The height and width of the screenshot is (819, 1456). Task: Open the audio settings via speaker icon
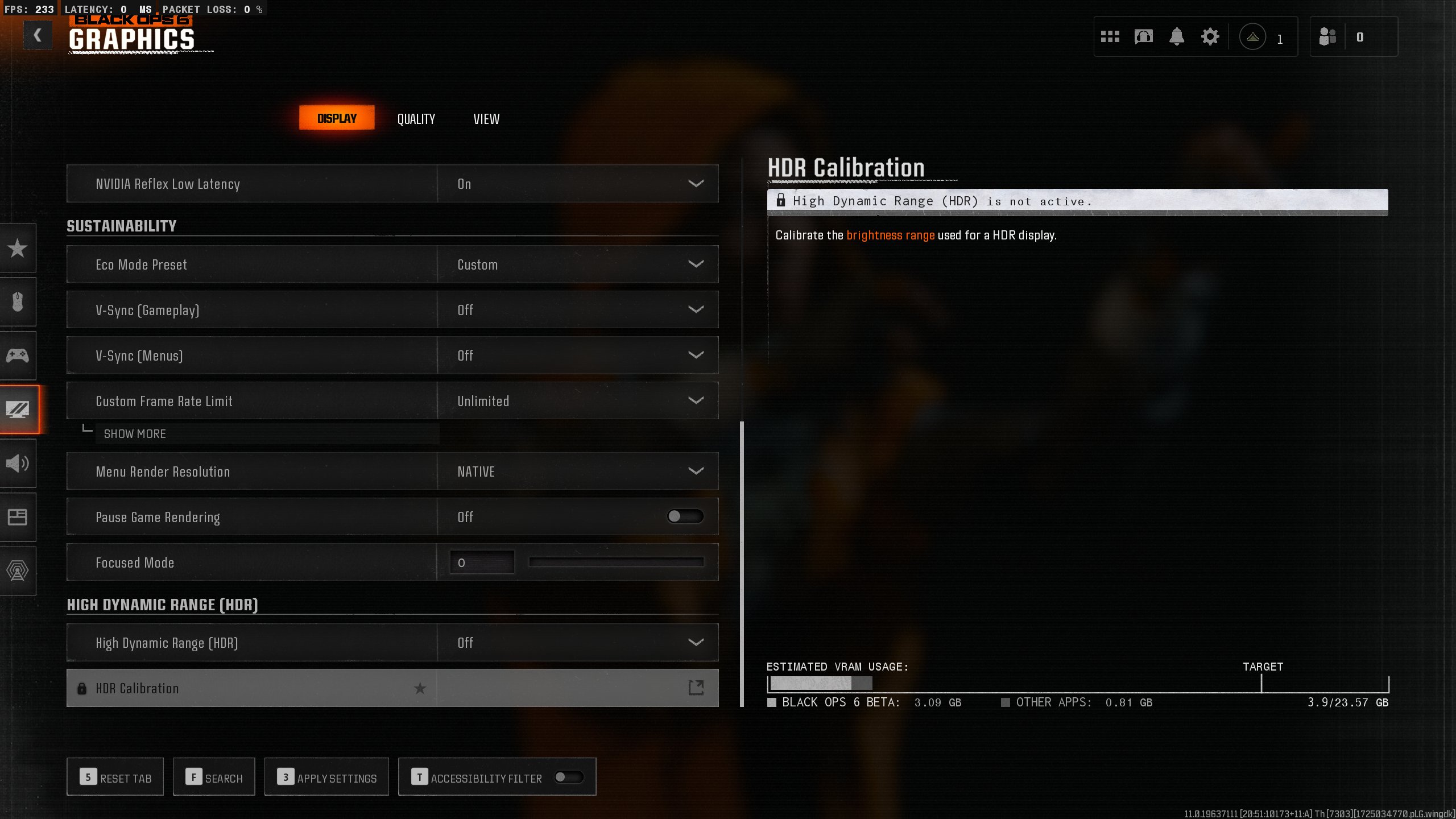(x=18, y=464)
